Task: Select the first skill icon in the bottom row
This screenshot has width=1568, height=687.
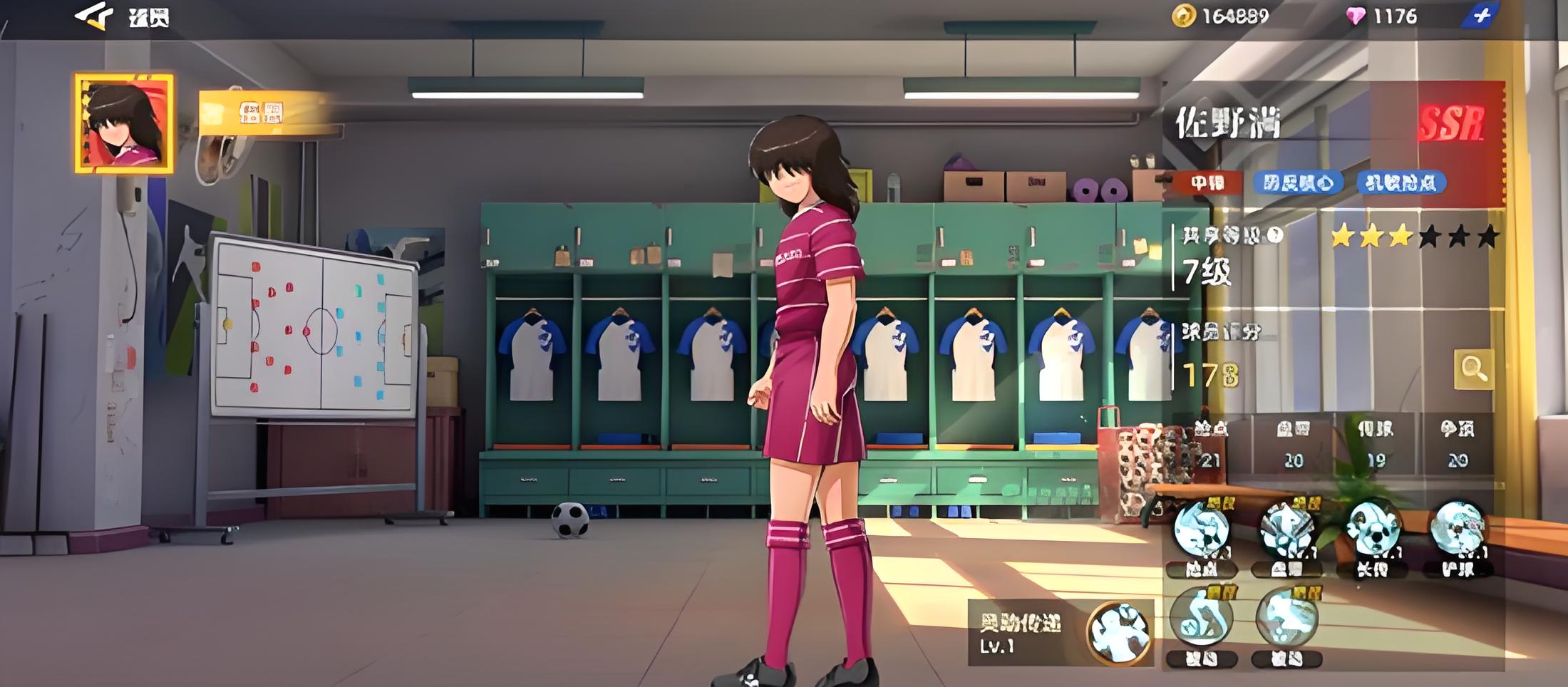Action: pos(1202,619)
